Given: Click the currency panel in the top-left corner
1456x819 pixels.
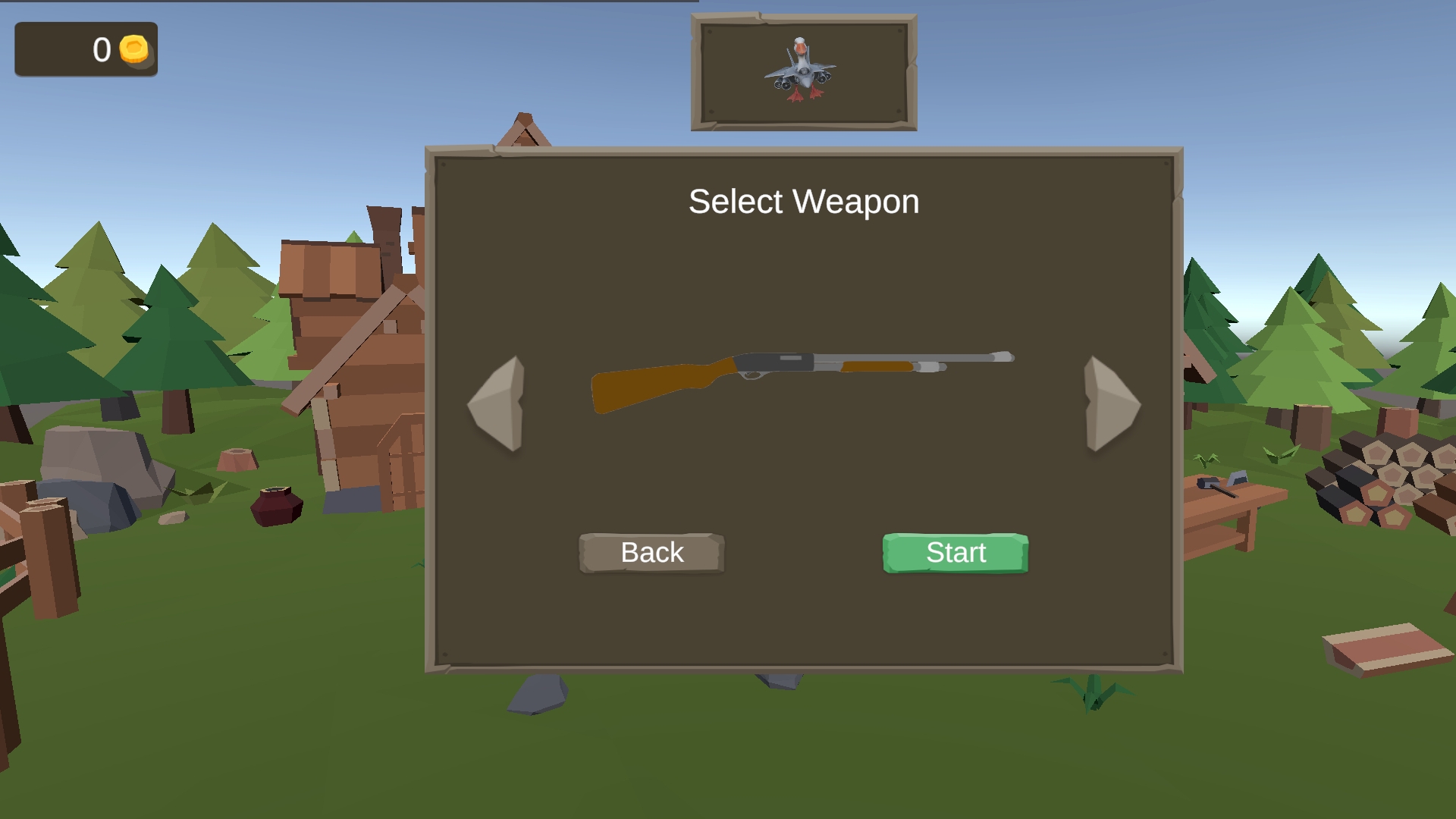Looking at the screenshot, I should [86, 50].
